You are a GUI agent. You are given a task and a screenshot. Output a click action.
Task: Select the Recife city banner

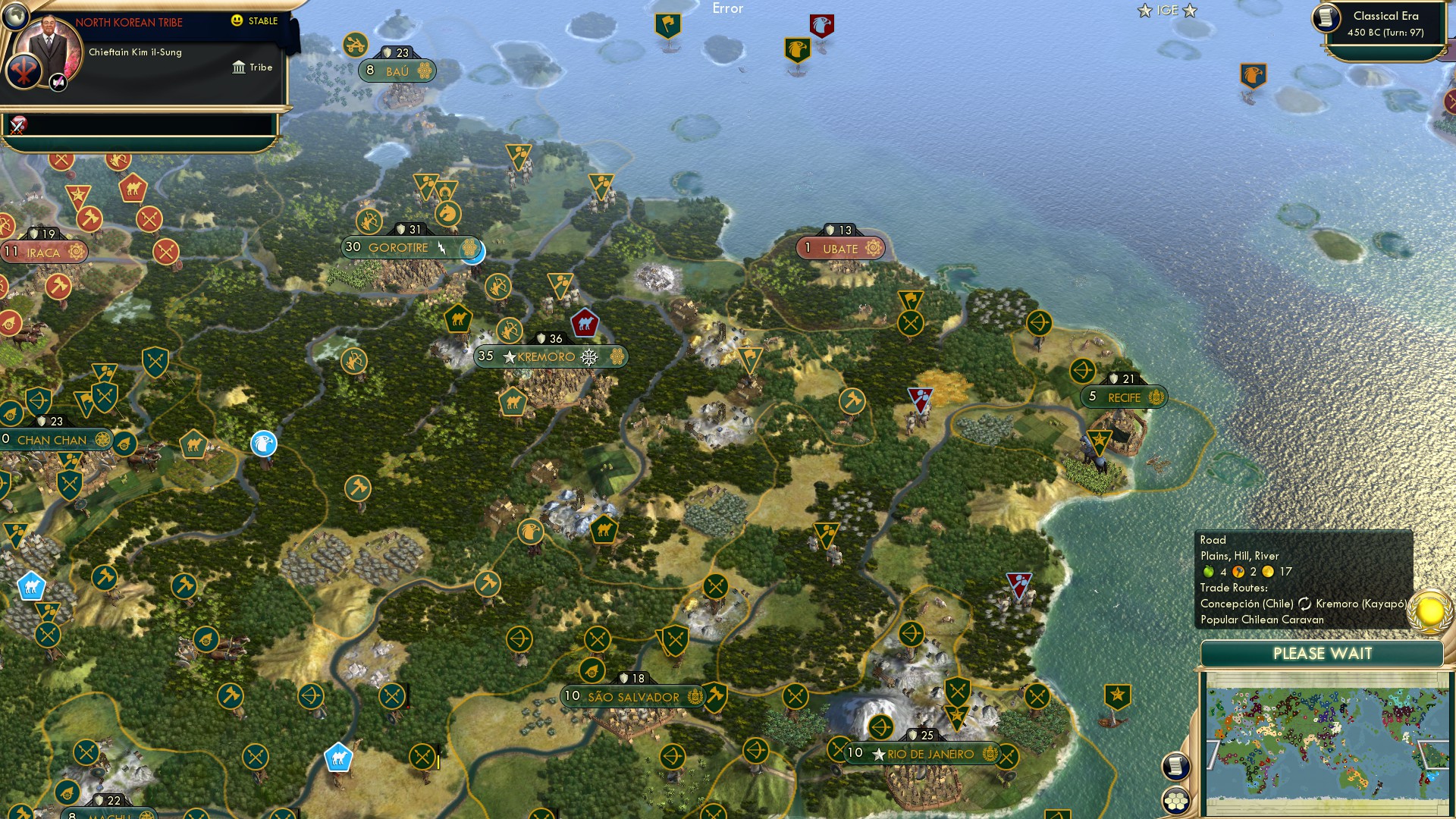[x=1122, y=397]
